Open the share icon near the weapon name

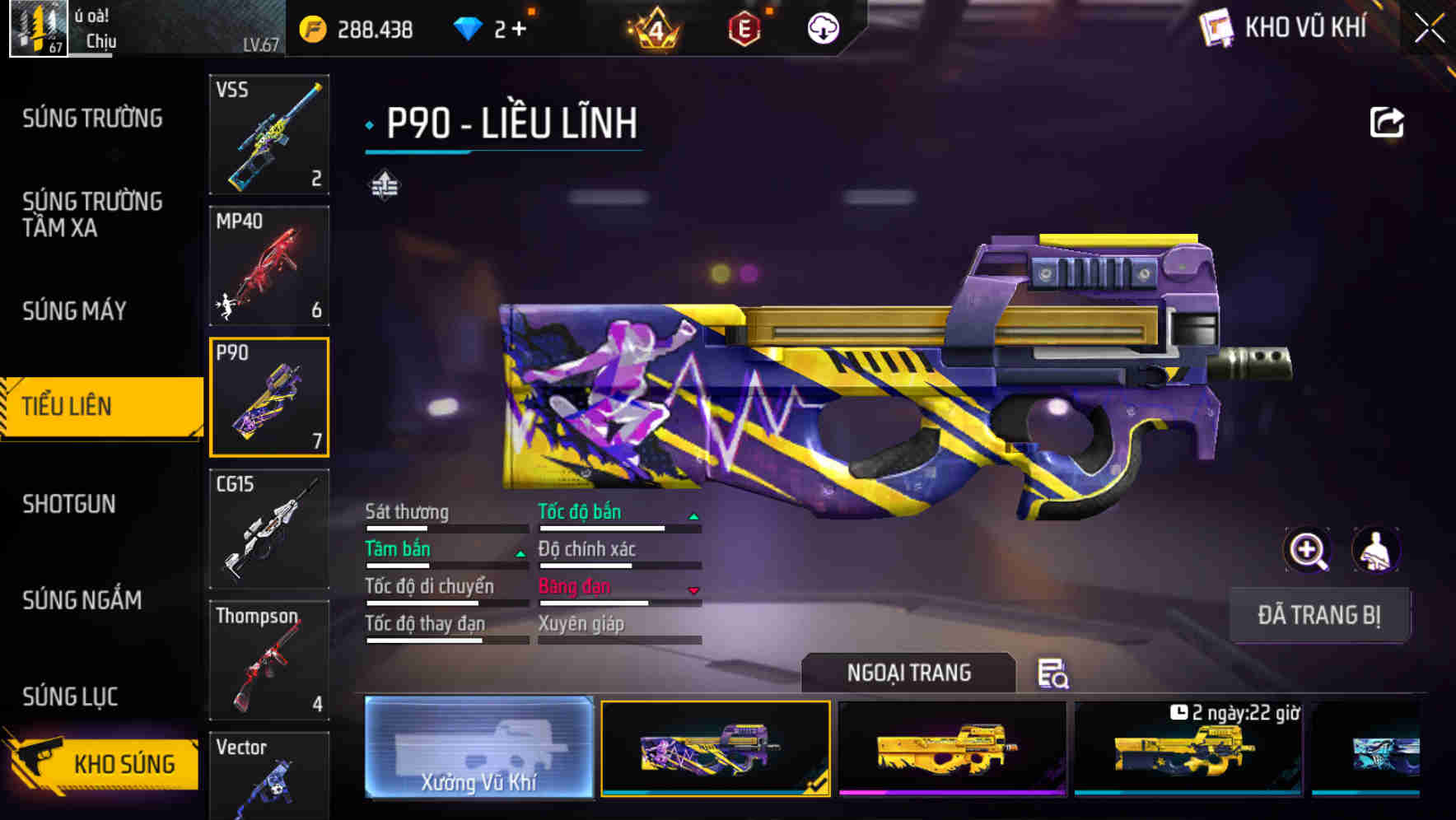tap(1388, 121)
